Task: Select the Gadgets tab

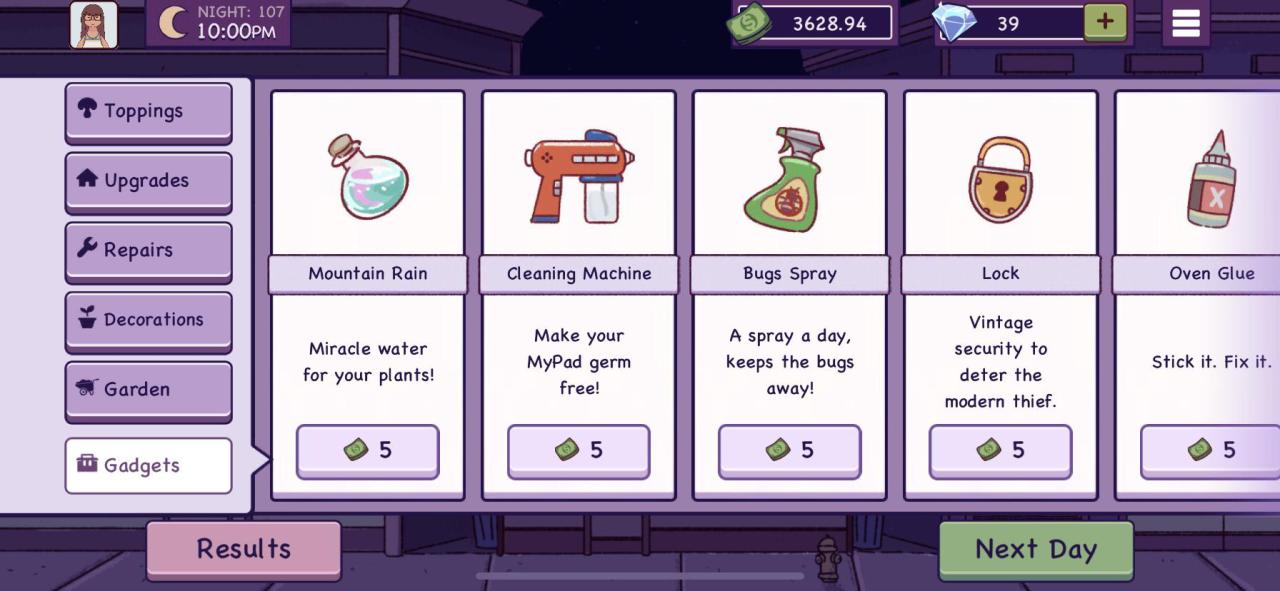Action: pyautogui.click(x=148, y=465)
